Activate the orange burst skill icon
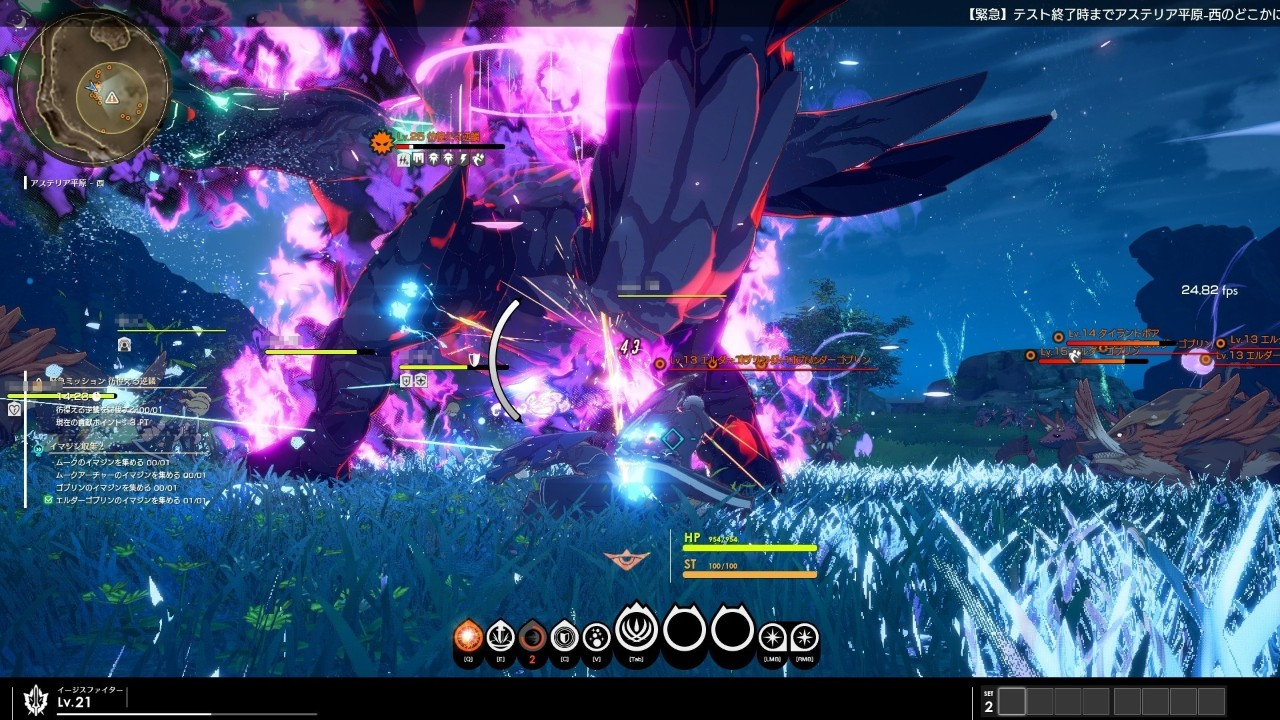The image size is (1280, 720). tap(468, 636)
